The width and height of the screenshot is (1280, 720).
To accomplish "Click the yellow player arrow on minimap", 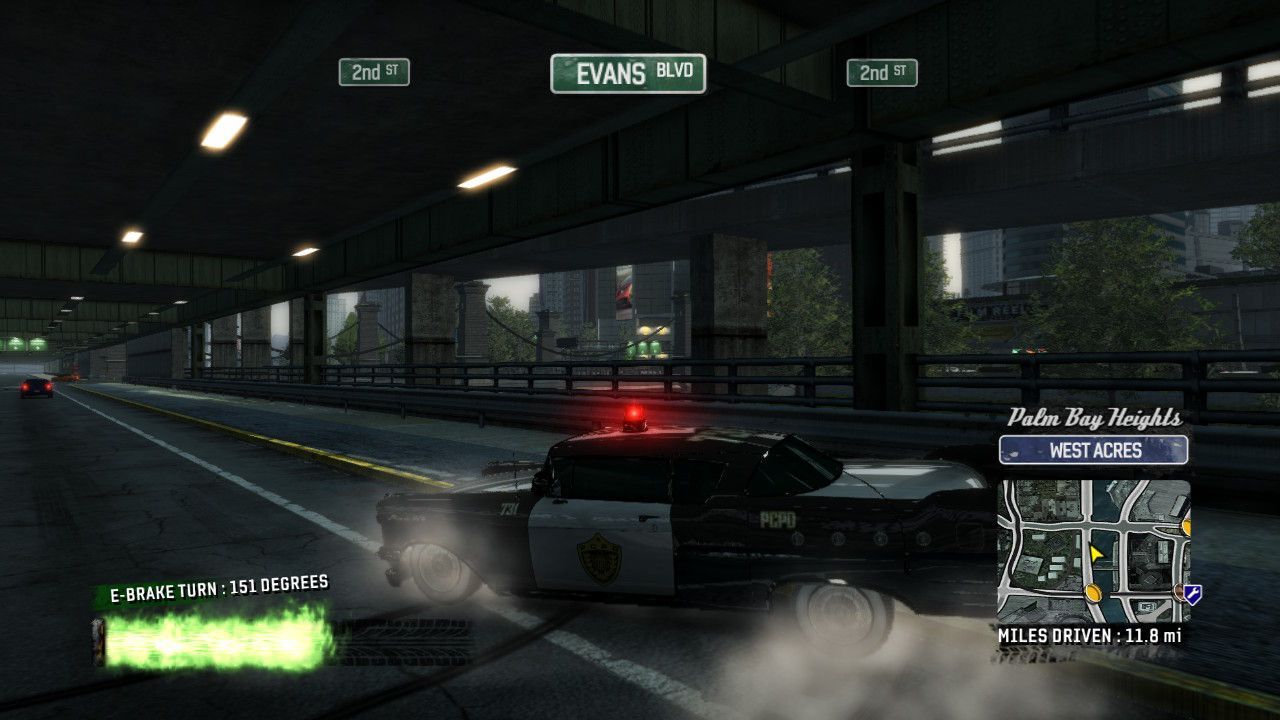I will 1096,553.
